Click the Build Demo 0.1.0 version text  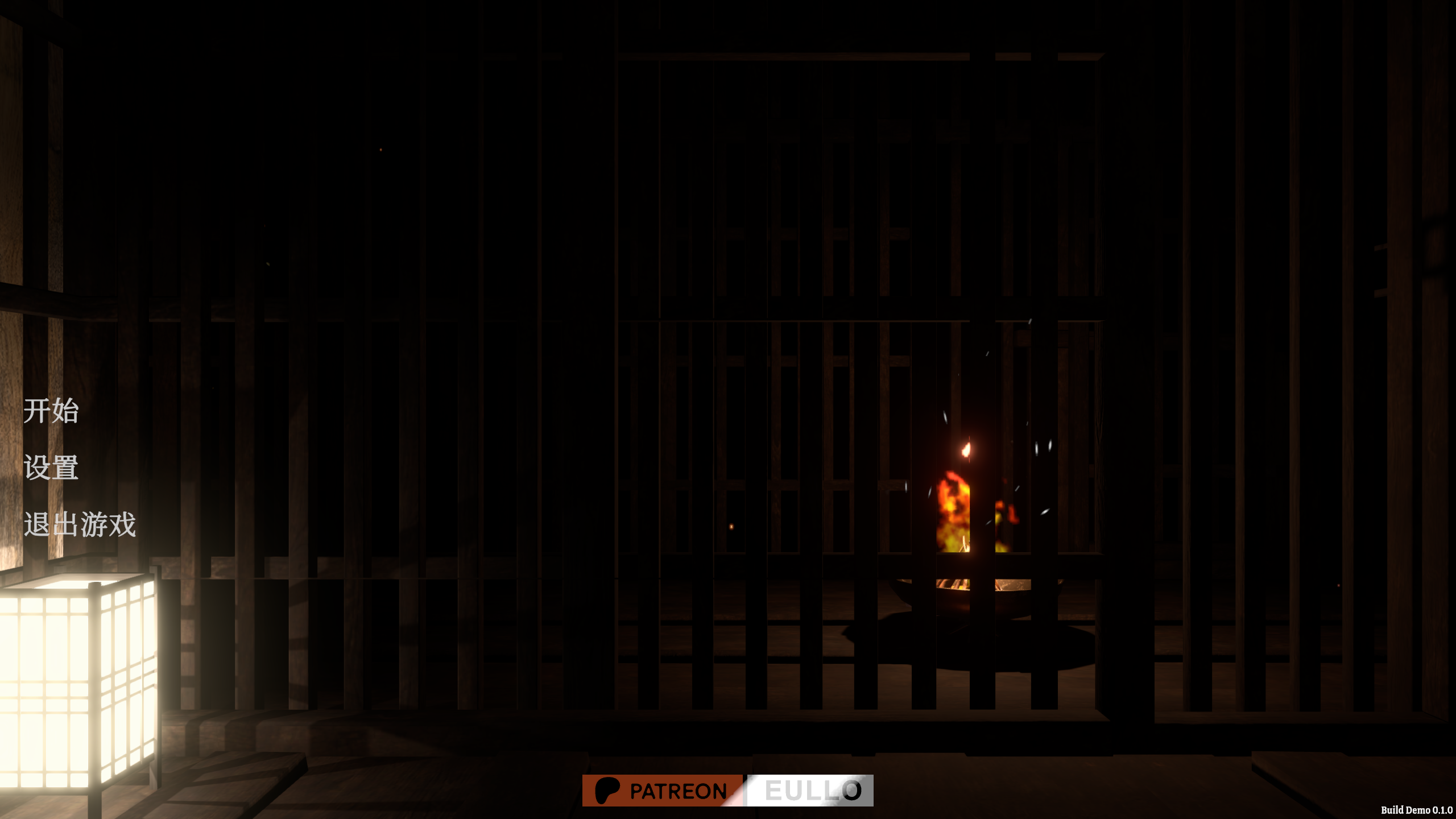[x=1416, y=810]
